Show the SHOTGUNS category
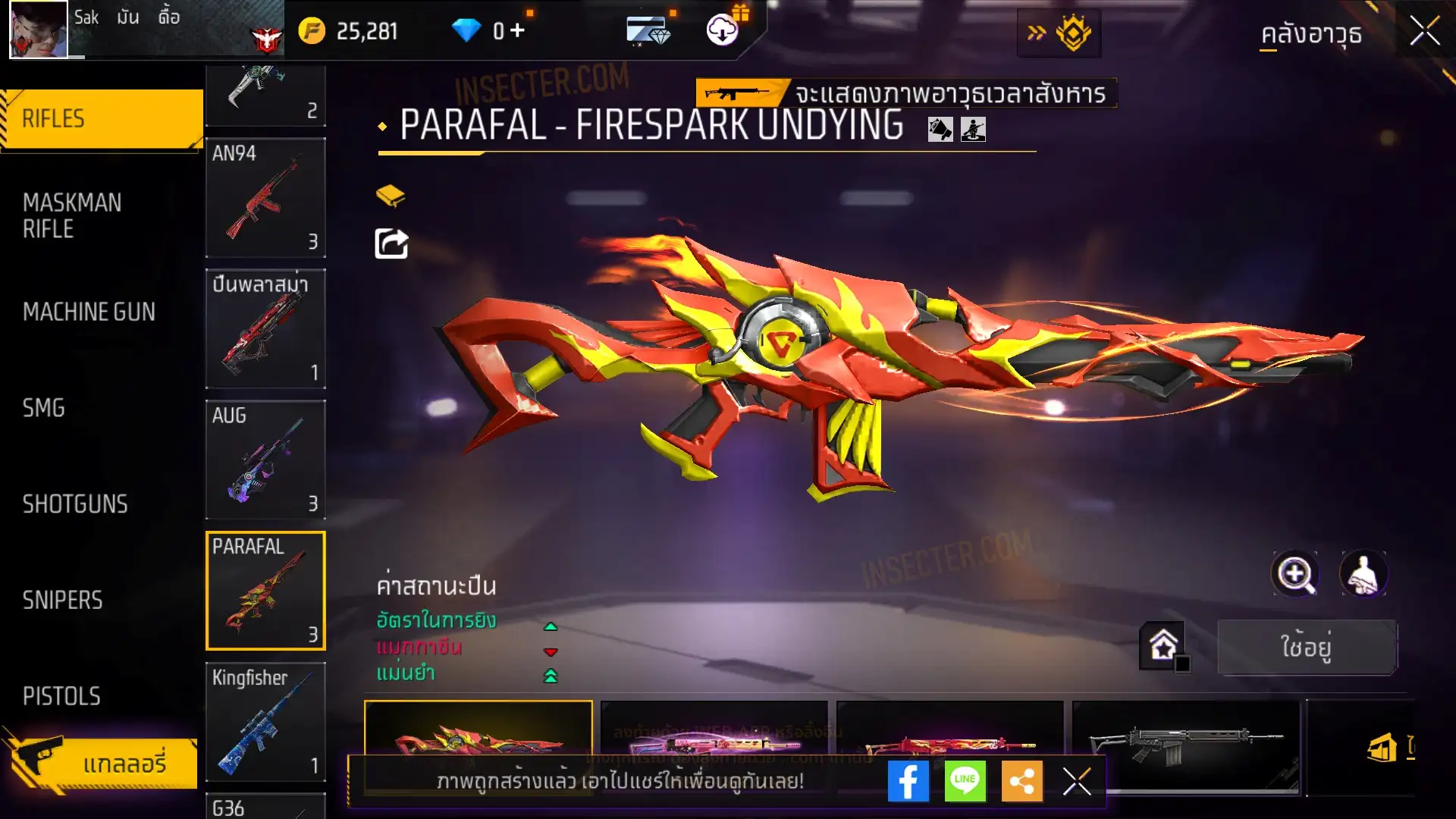The width and height of the screenshot is (1456, 819). click(x=75, y=504)
